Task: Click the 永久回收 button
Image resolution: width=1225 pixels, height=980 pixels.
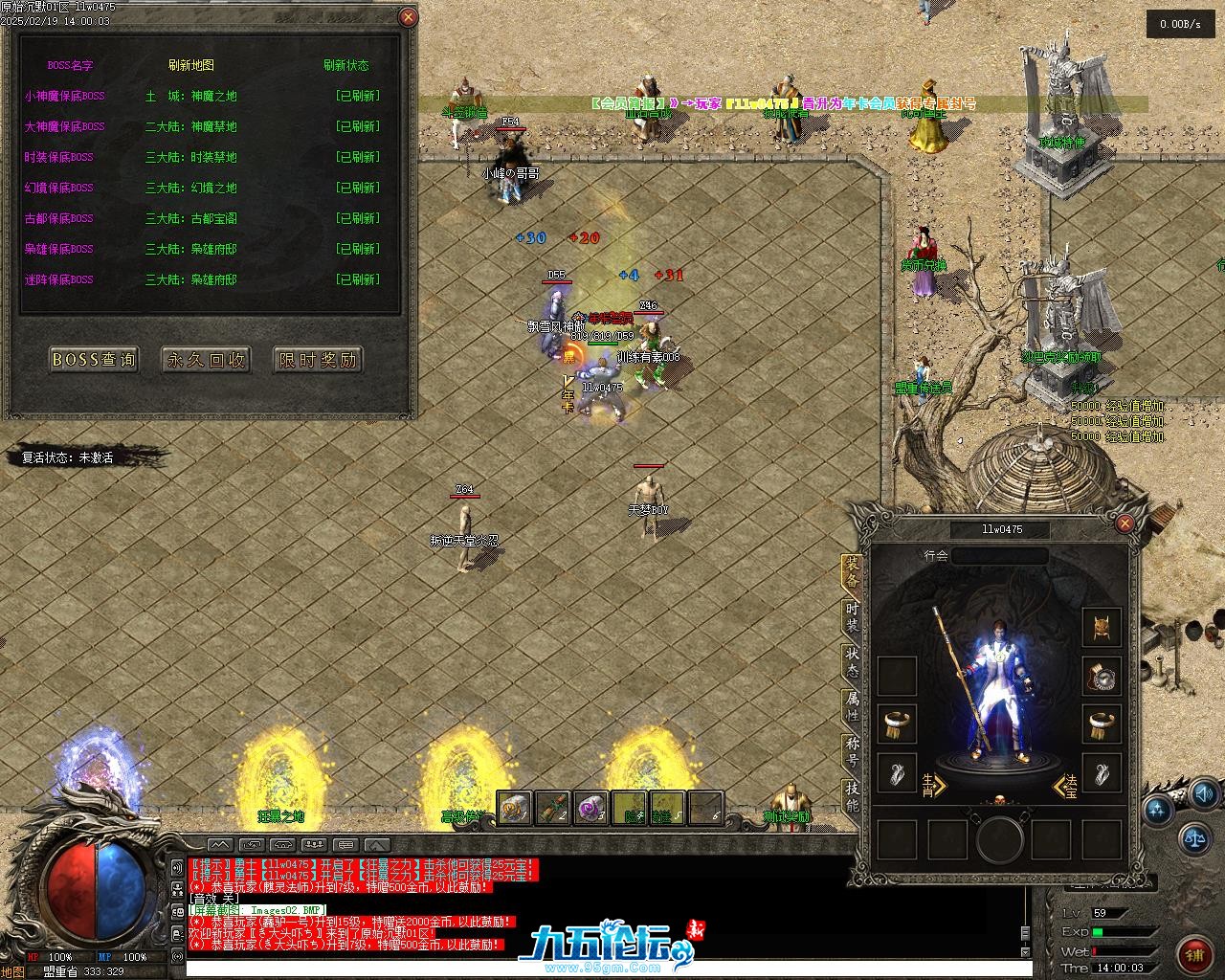Action: tap(206, 360)
